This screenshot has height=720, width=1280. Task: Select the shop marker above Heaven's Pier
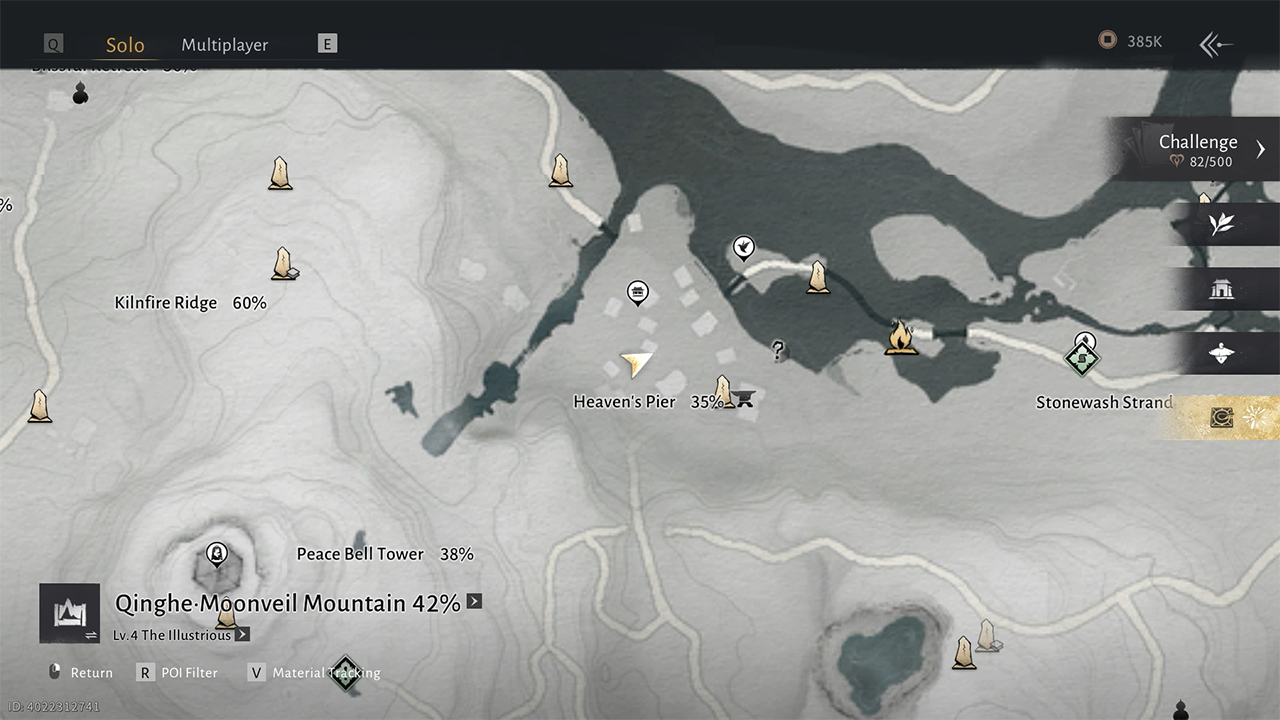tap(637, 292)
